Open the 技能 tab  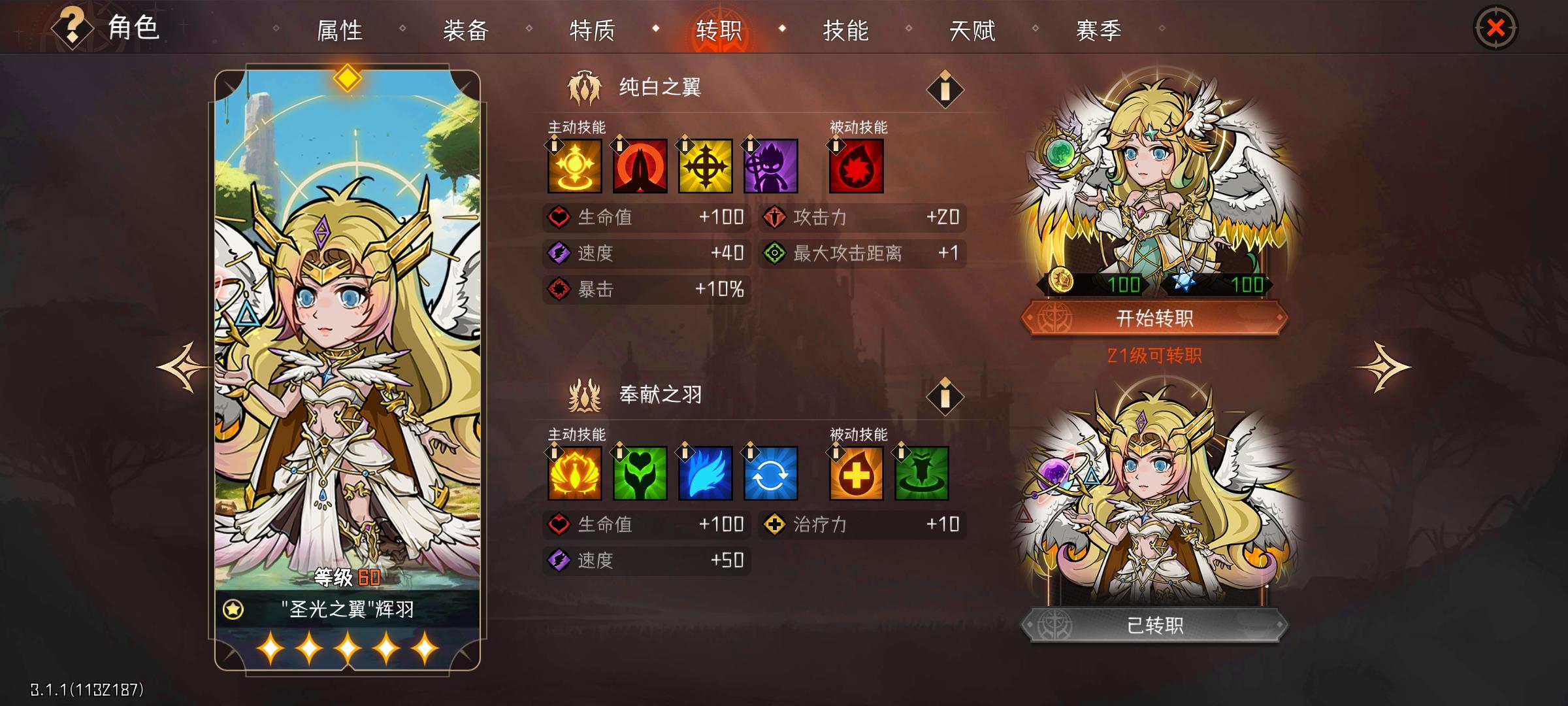point(847,29)
